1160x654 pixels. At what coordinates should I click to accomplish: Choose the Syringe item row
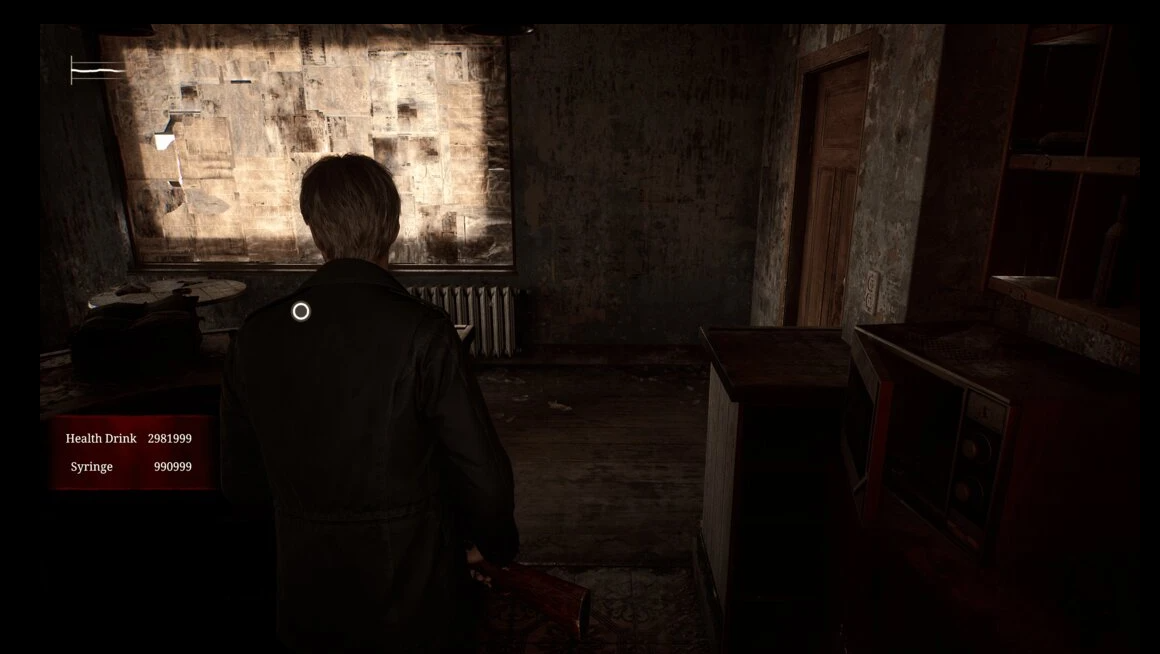point(130,467)
